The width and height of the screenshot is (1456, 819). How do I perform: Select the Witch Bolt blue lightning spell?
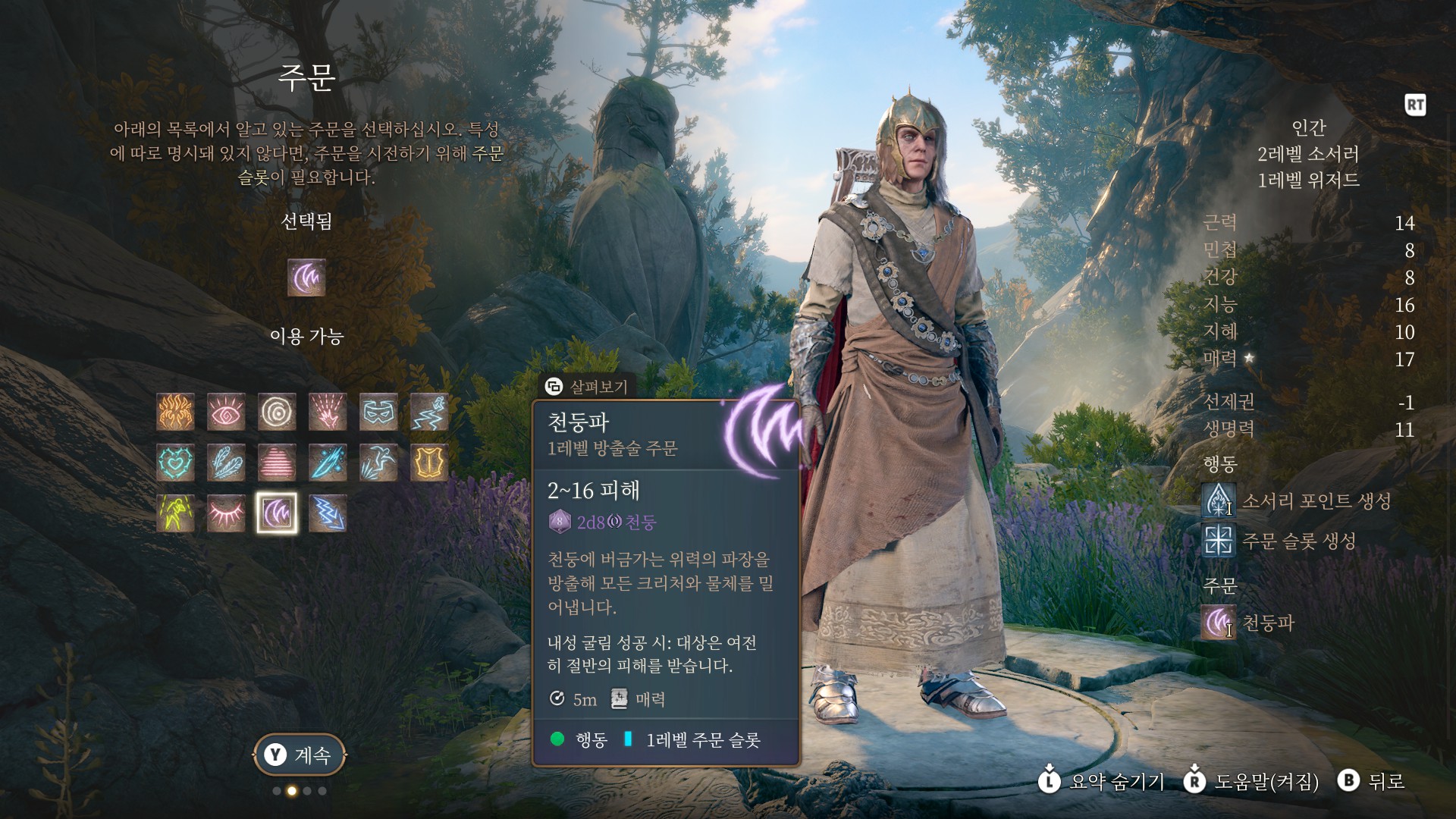coord(328,513)
